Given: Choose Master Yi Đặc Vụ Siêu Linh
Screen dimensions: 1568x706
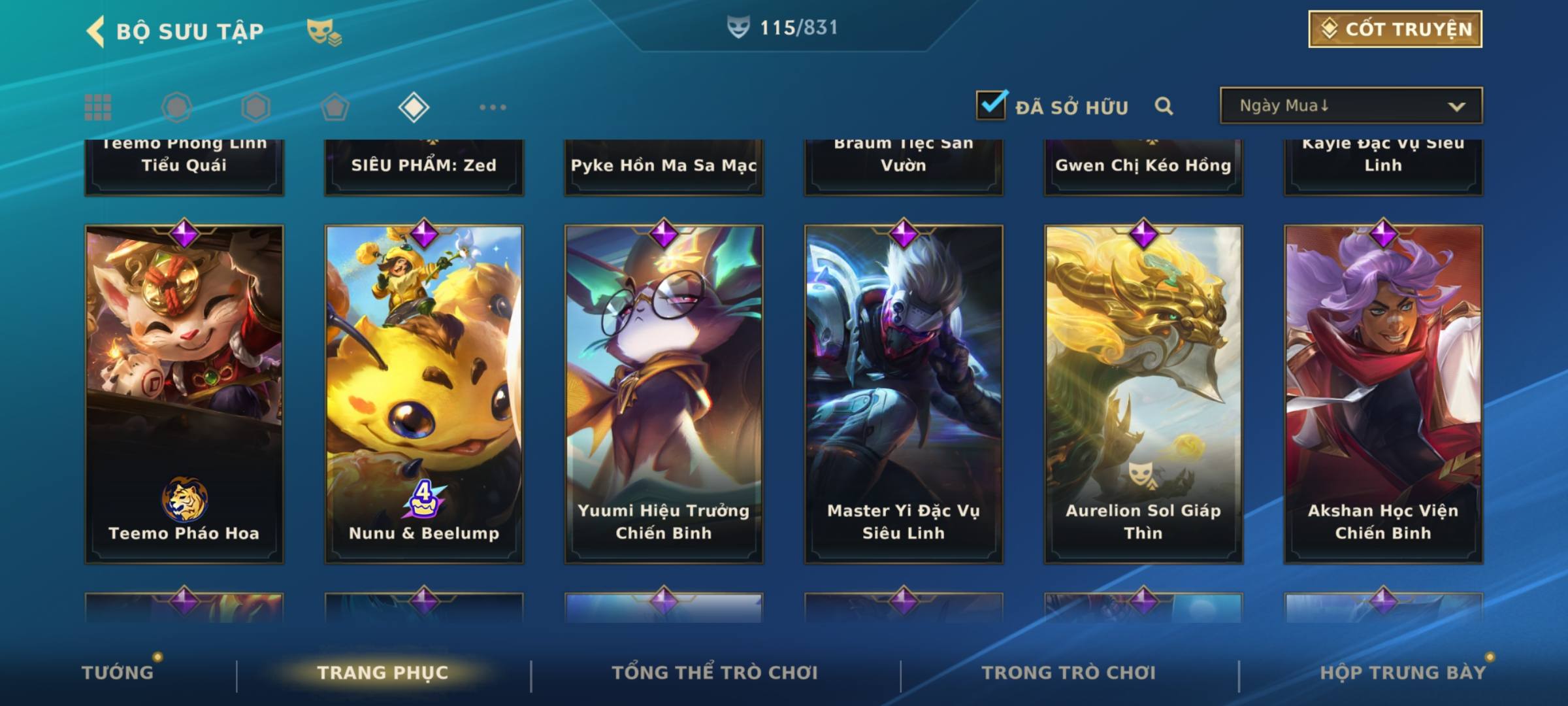Looking at the screenshot, I should [x=904, y=394].
